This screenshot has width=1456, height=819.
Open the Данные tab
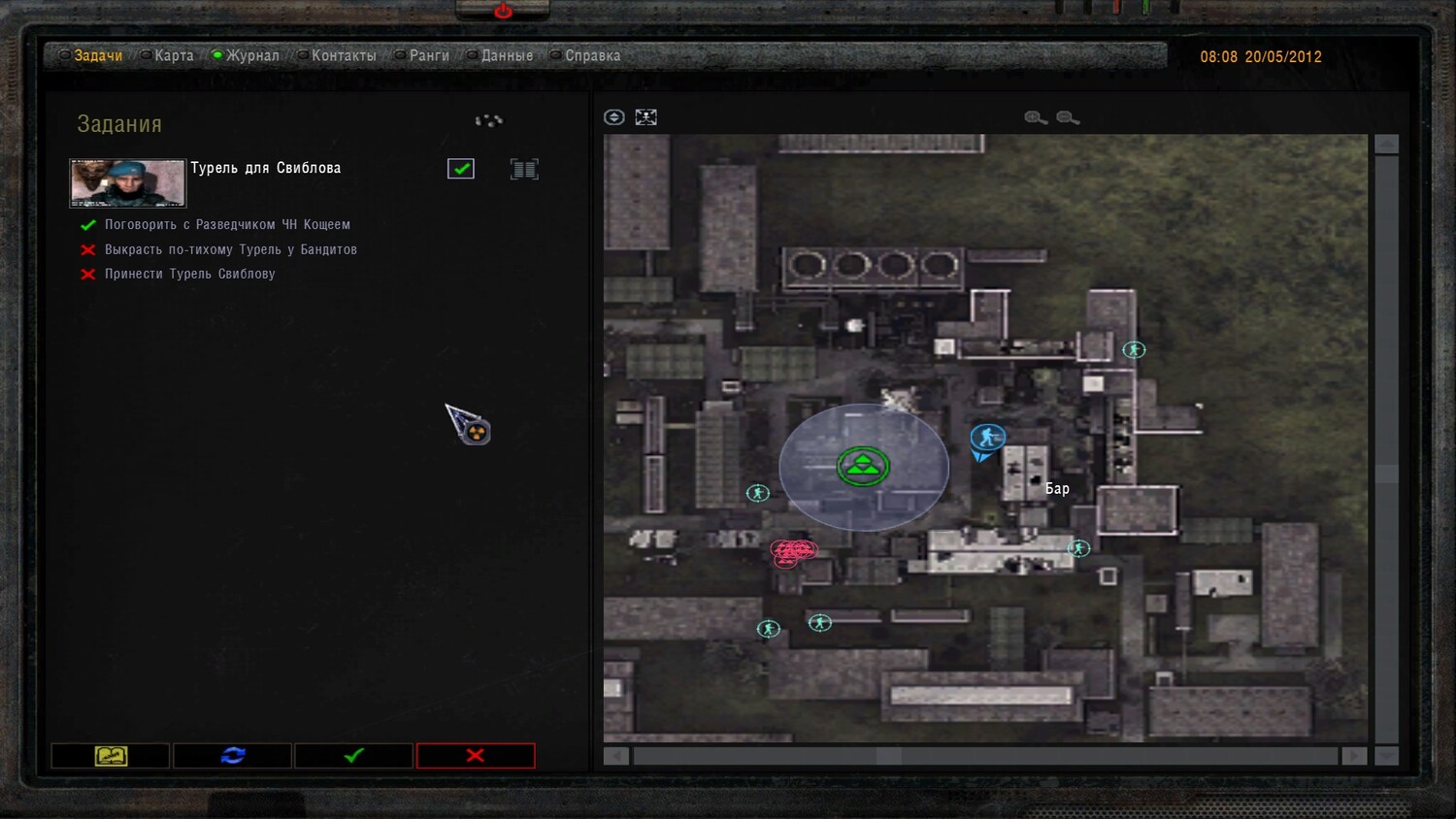506,56
